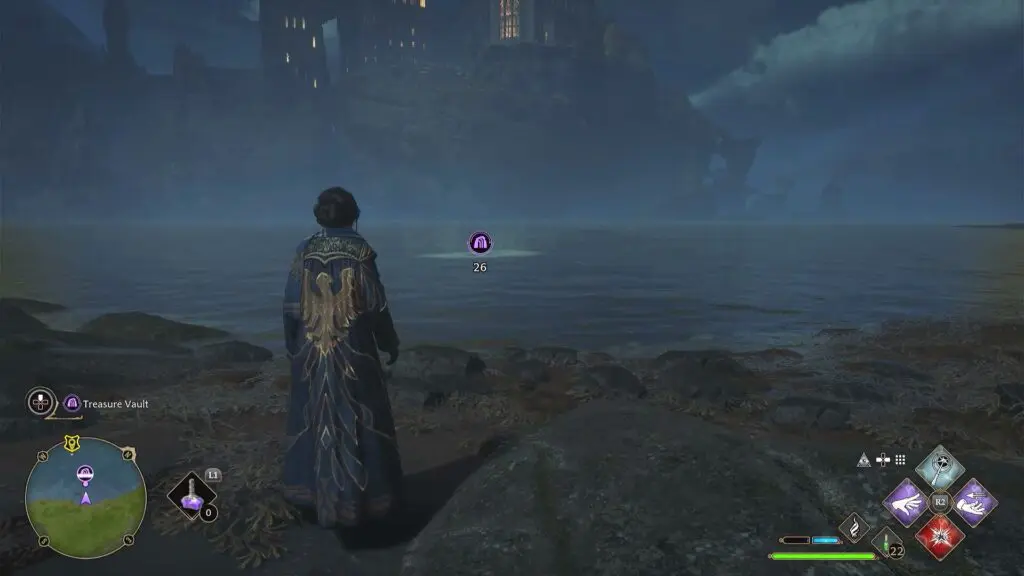This screenshot has height=576, width=1024.
Task: Click the purple vault marker inside the minimap
Action: point(86,473)
